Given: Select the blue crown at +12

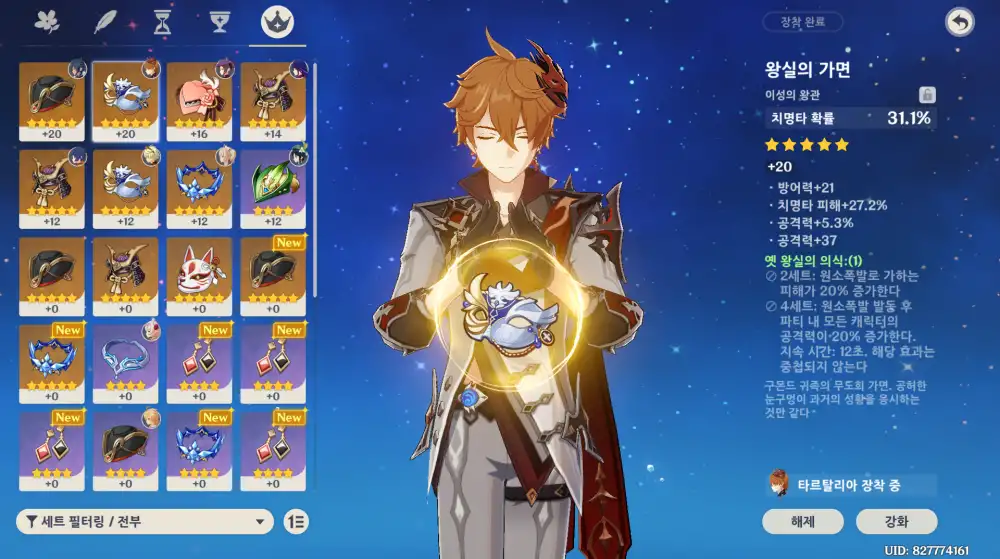Looking at the screenshot, I should 199,188.
